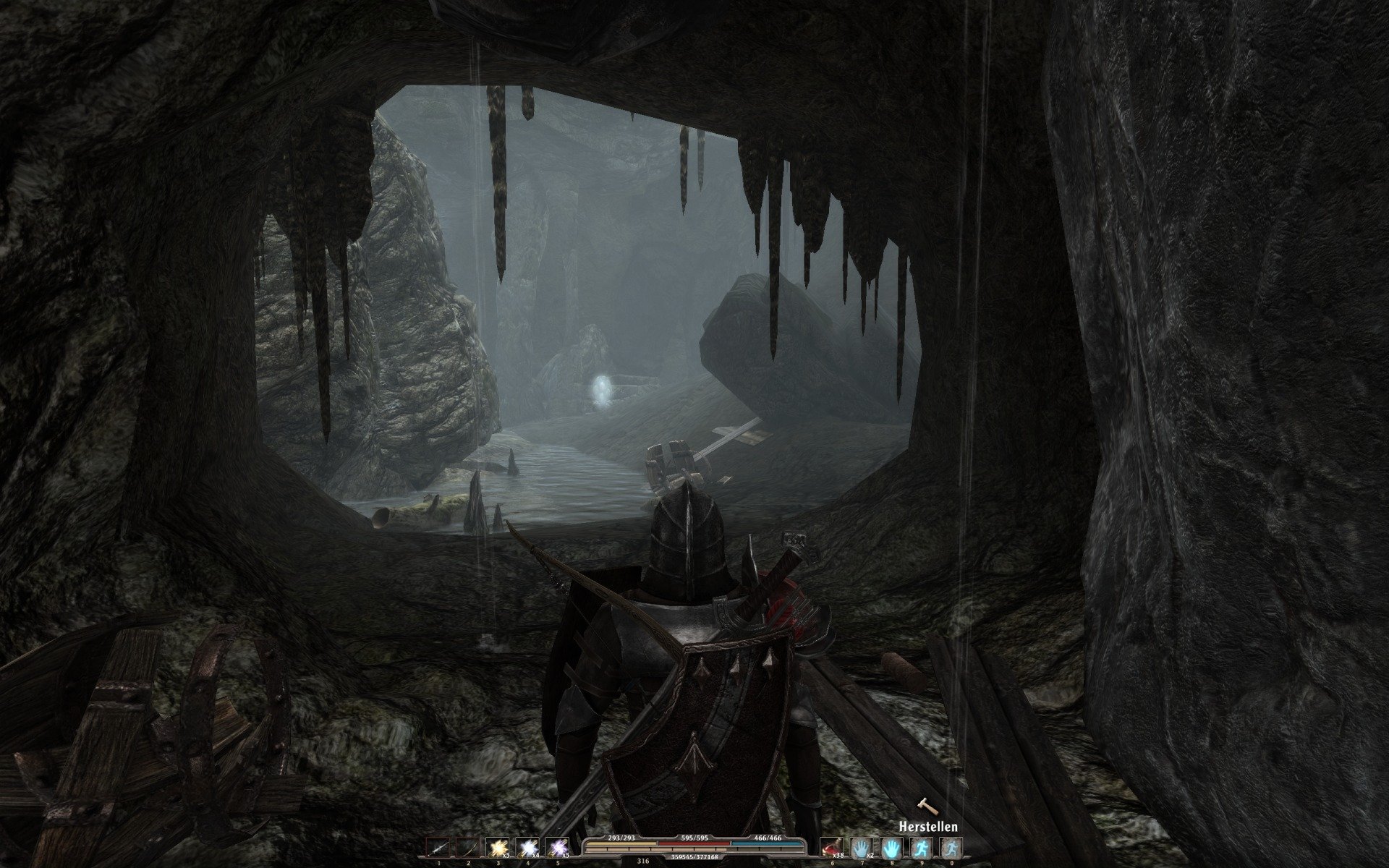Select the sword in hotbar slot 1
1389x868 pixels.
click(x=438, y=847)
